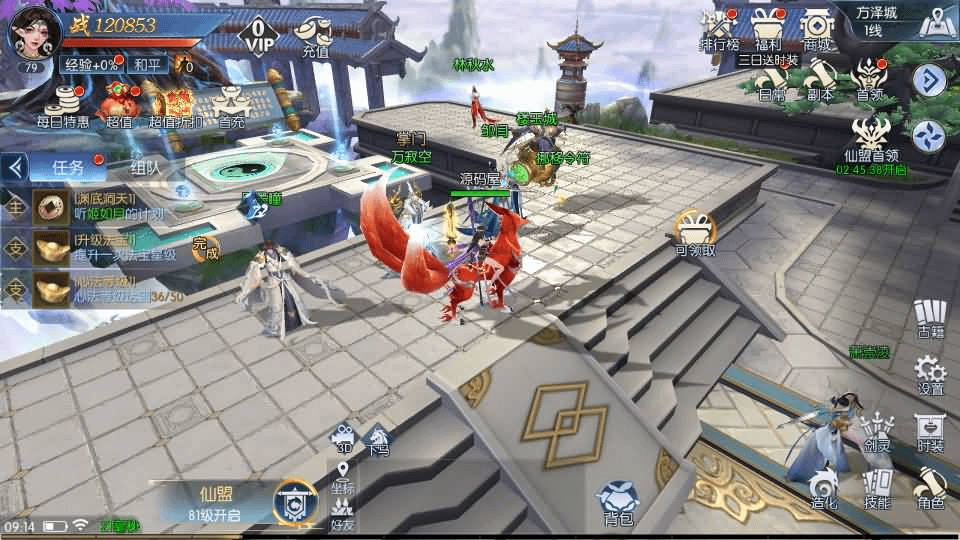Image resolution: width=960 pixels, height=540 pixels.
Task: Open the 首领 boss menu
Action: (869, 80)
